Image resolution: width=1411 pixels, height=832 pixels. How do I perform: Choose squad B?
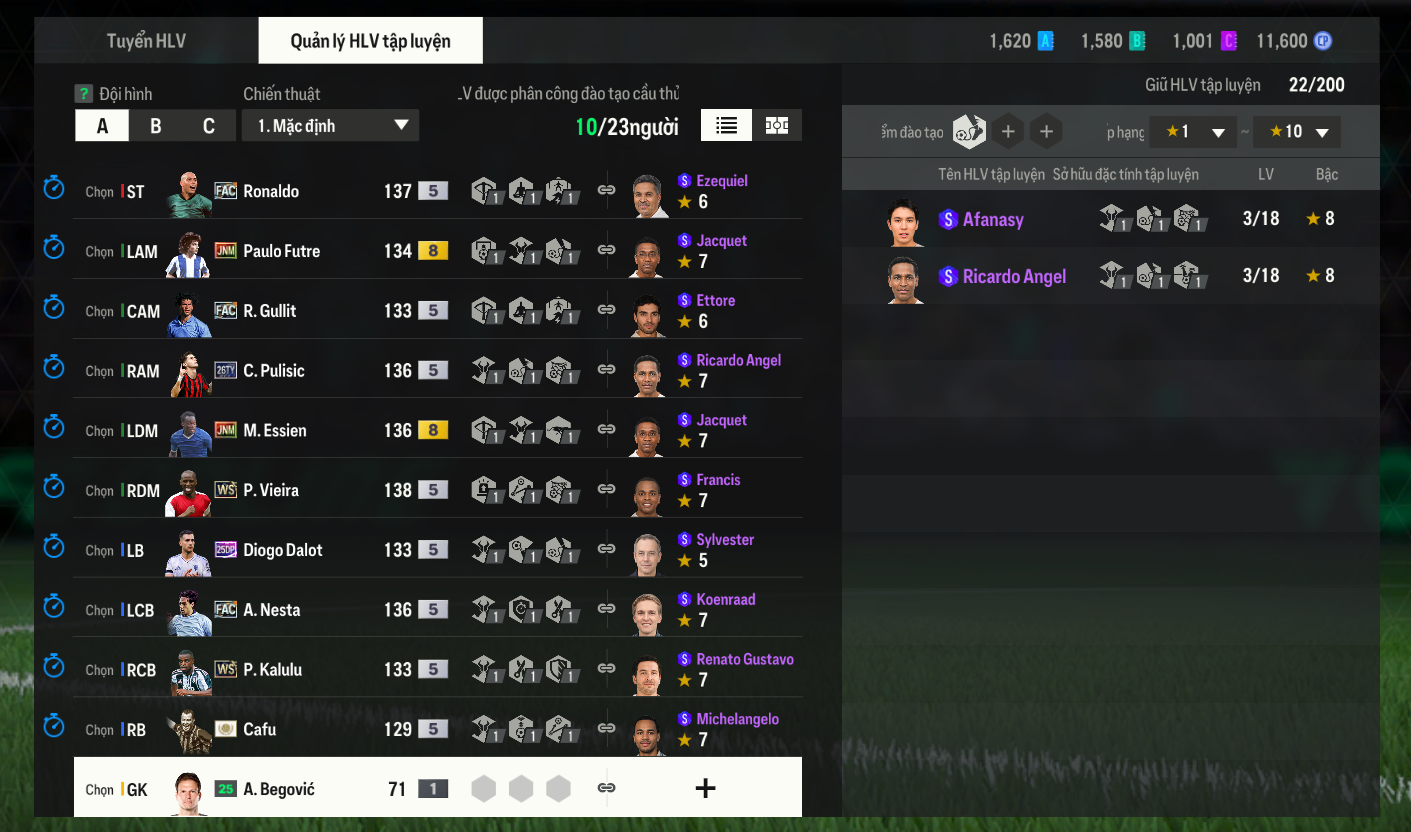click(x=155, y=126)
